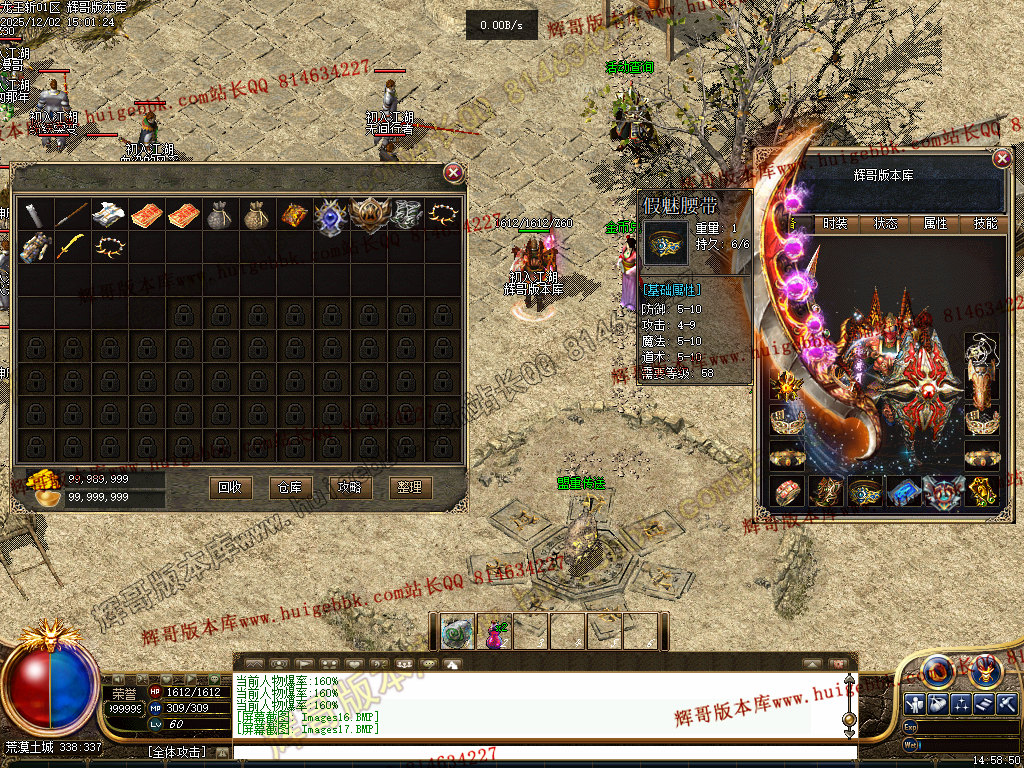Use the purple potion in the hotbar
The width and height of the screenshot is (1024, 768).
tap(495, 631)
